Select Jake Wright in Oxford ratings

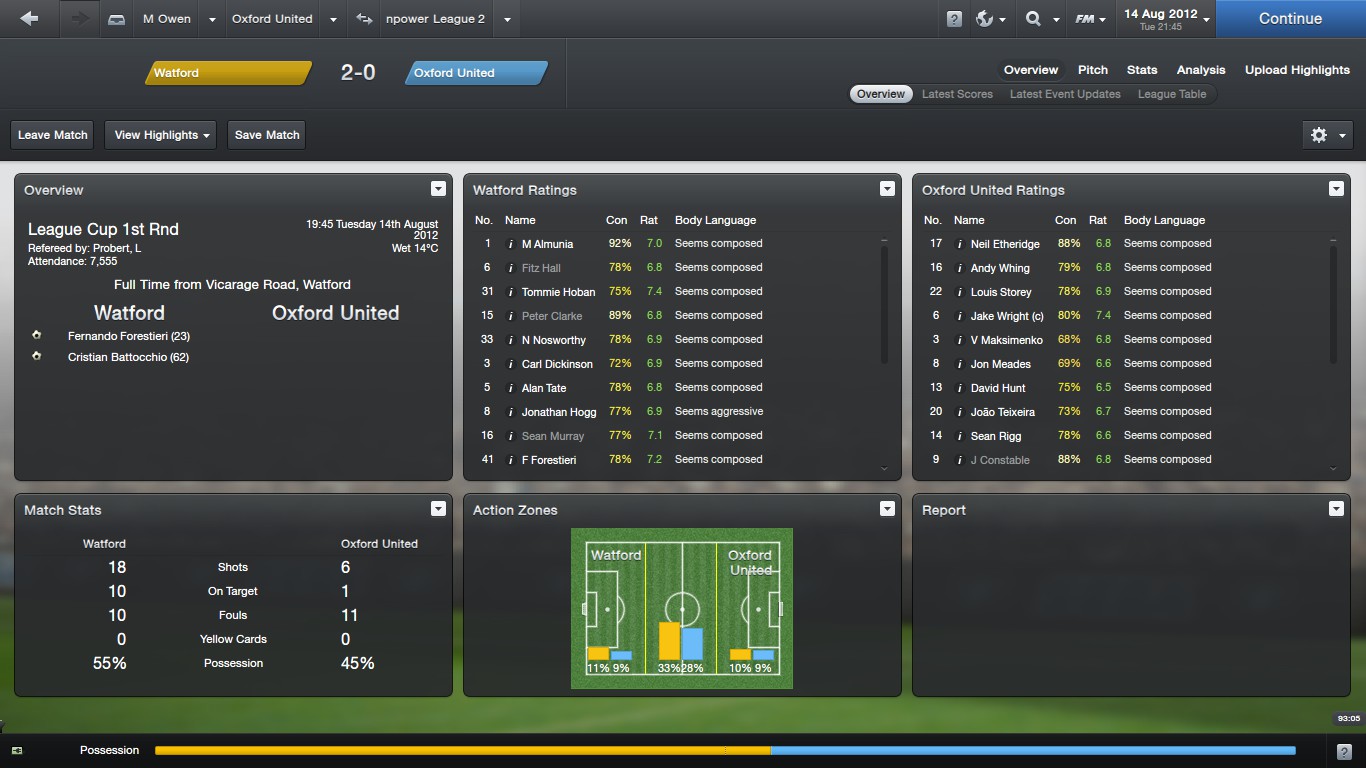coord(1007,316)
